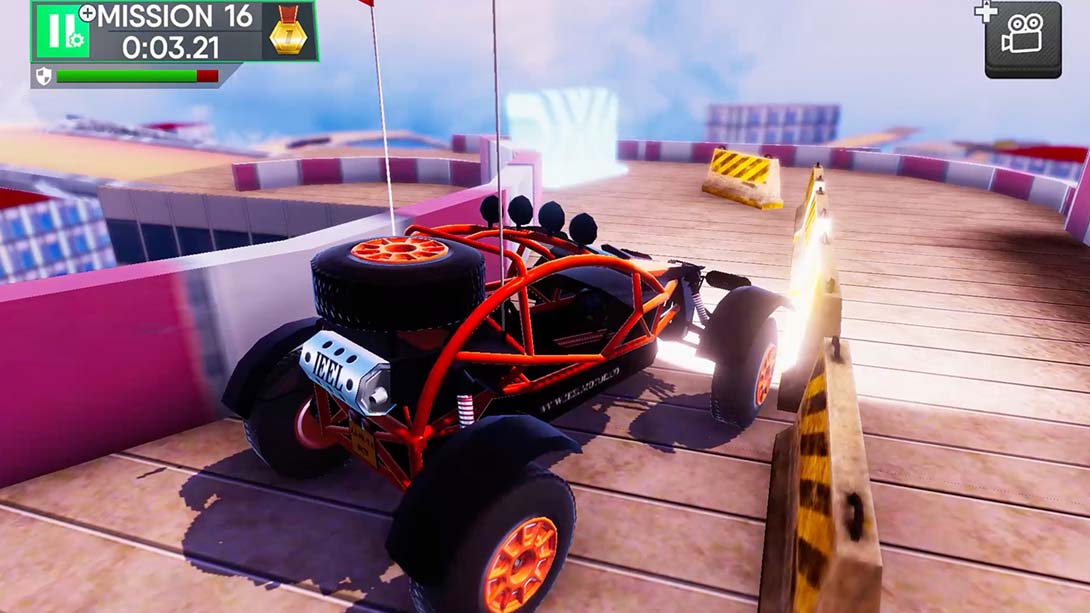The width and height of the screenshot is (1090, 613).
Task: Switch the camera view
Action: coord(1022,39)
